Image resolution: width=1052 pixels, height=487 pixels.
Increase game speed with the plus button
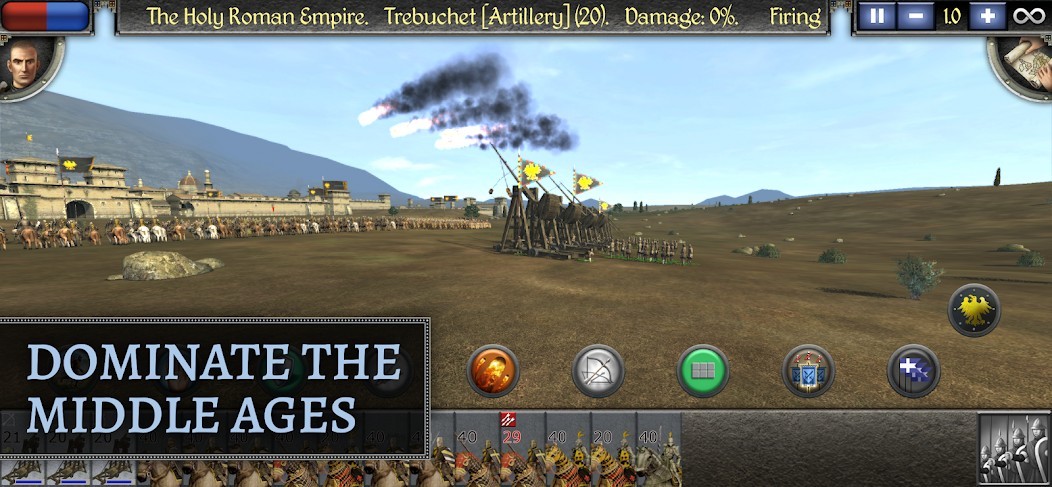pos(986,16)
